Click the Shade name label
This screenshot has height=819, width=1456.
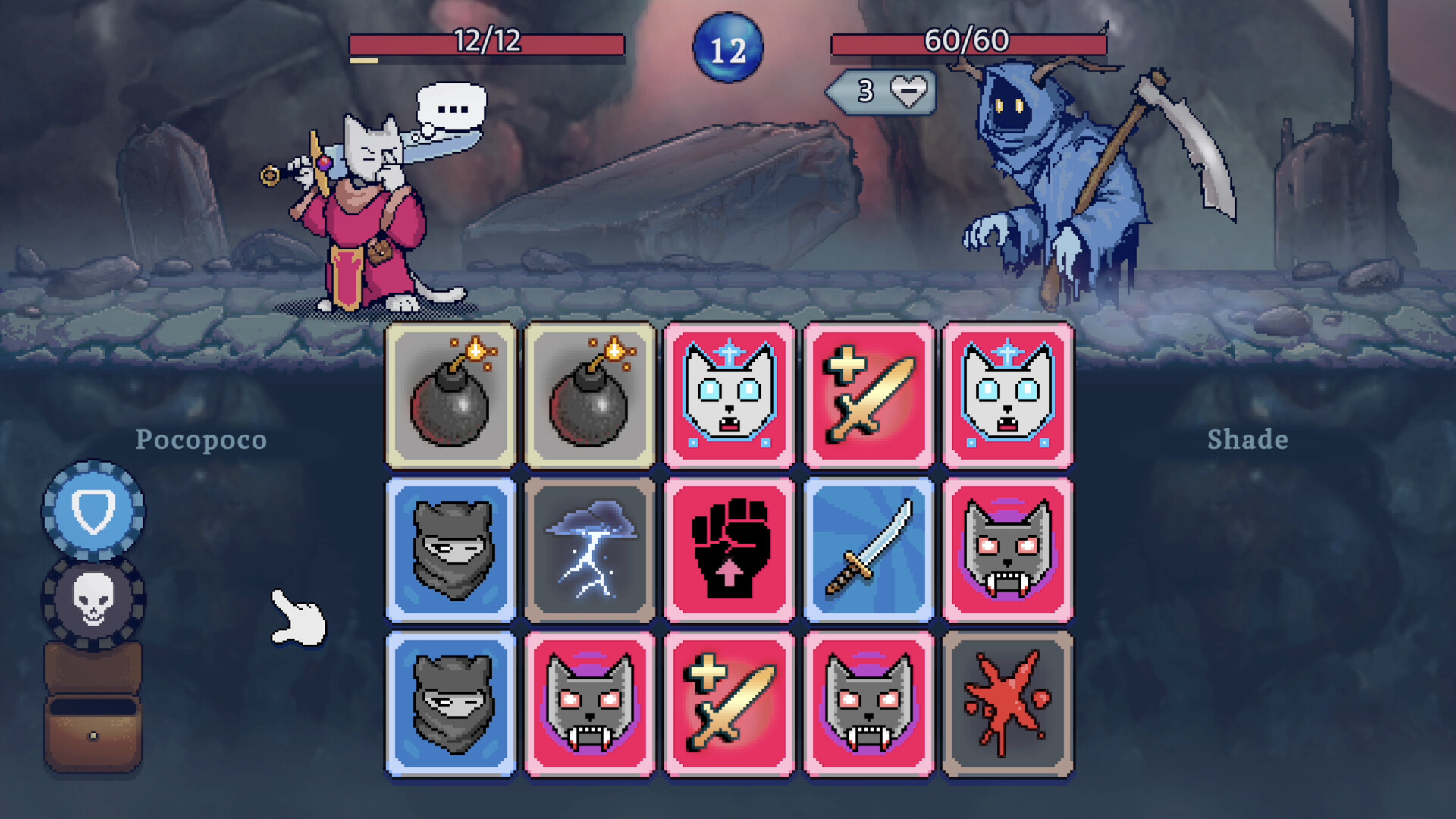point(1247,440)
